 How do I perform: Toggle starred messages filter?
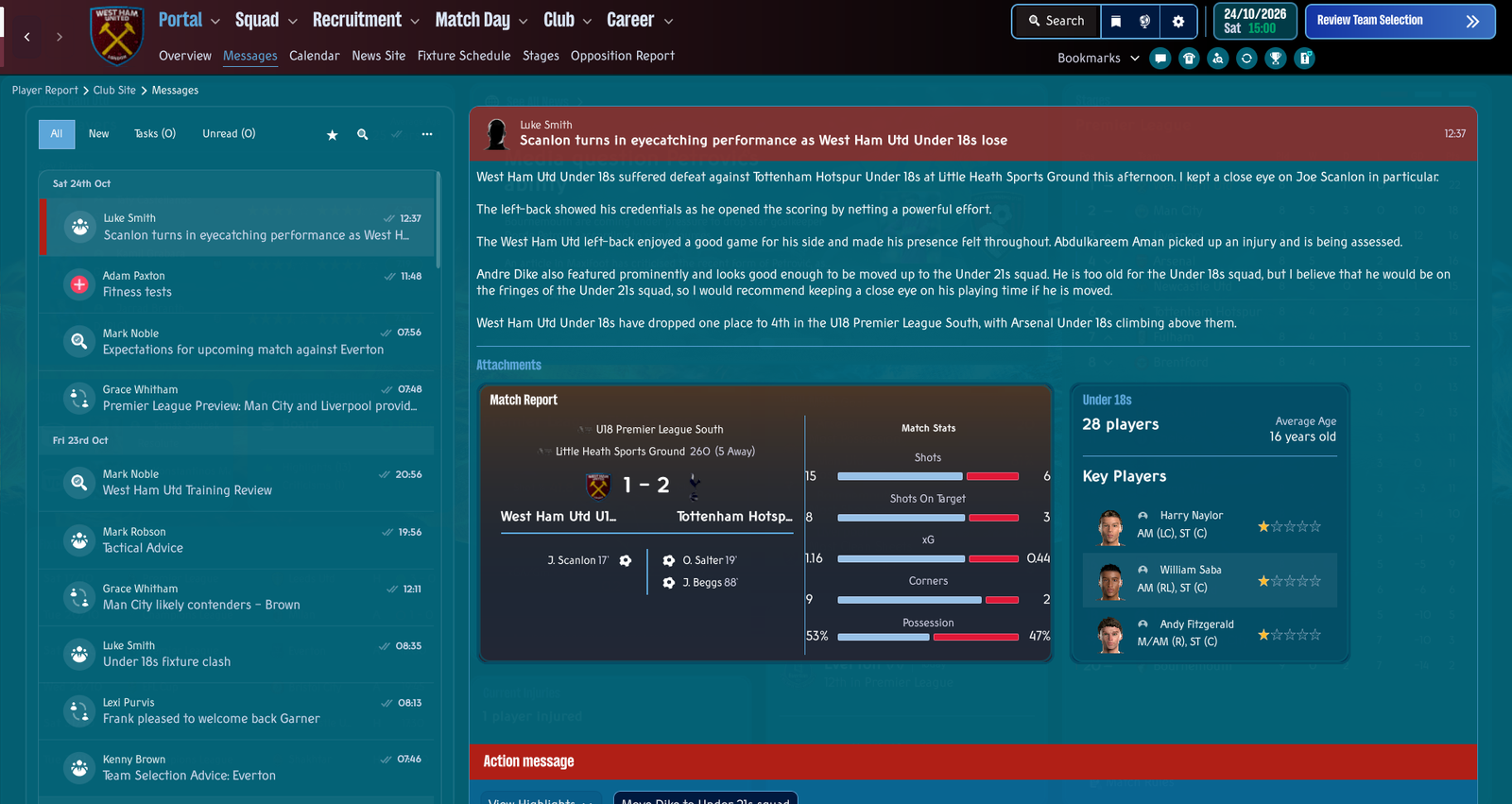pyautogui.click(x=332, y=135)
